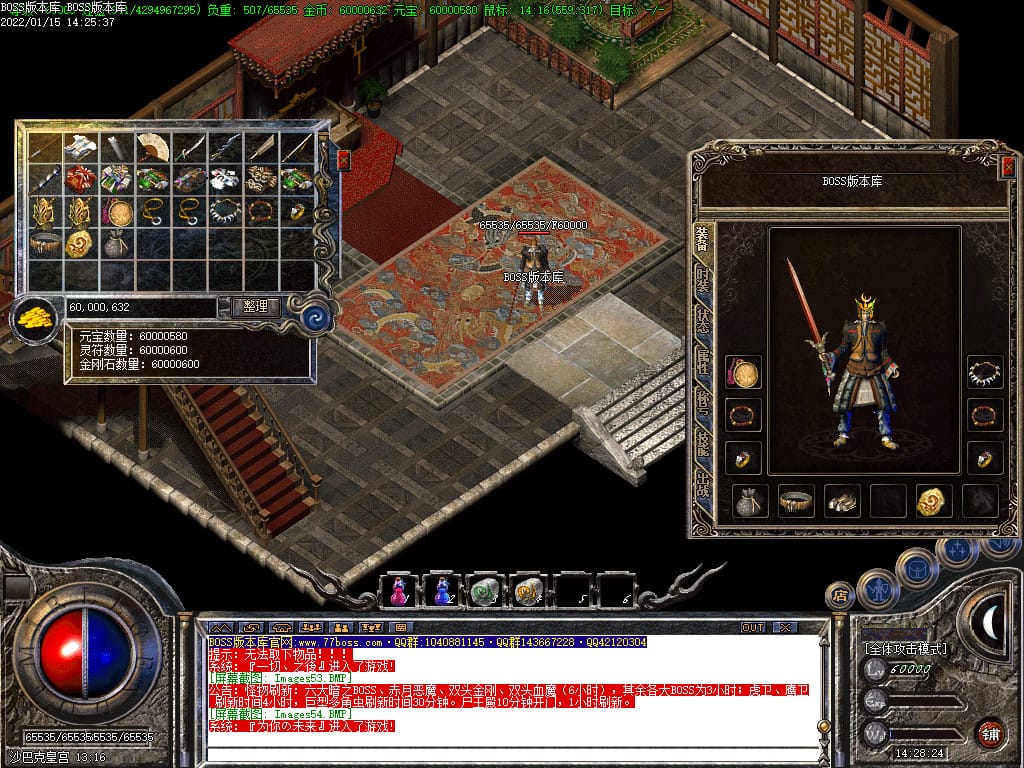This screenshot has height=768, width=1024.
Task: Select the red armor bundle in the bag
Action: [80, 180]
